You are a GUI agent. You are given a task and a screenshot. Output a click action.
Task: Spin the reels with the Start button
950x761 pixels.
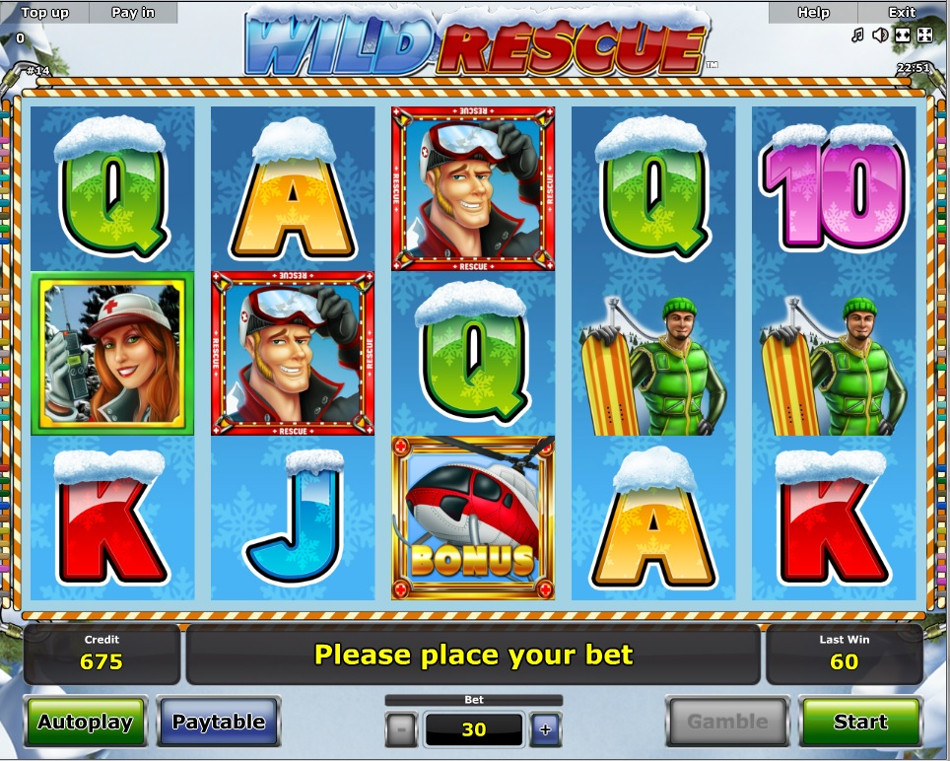pyautogui.click(x=860, y=721)
